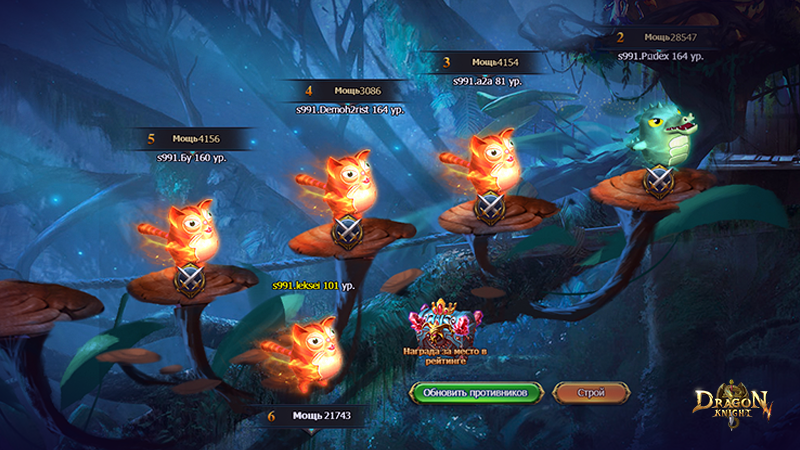Open the Строй formation button
The height and width of the screenshot is (450, 800).
coord(590,393)
